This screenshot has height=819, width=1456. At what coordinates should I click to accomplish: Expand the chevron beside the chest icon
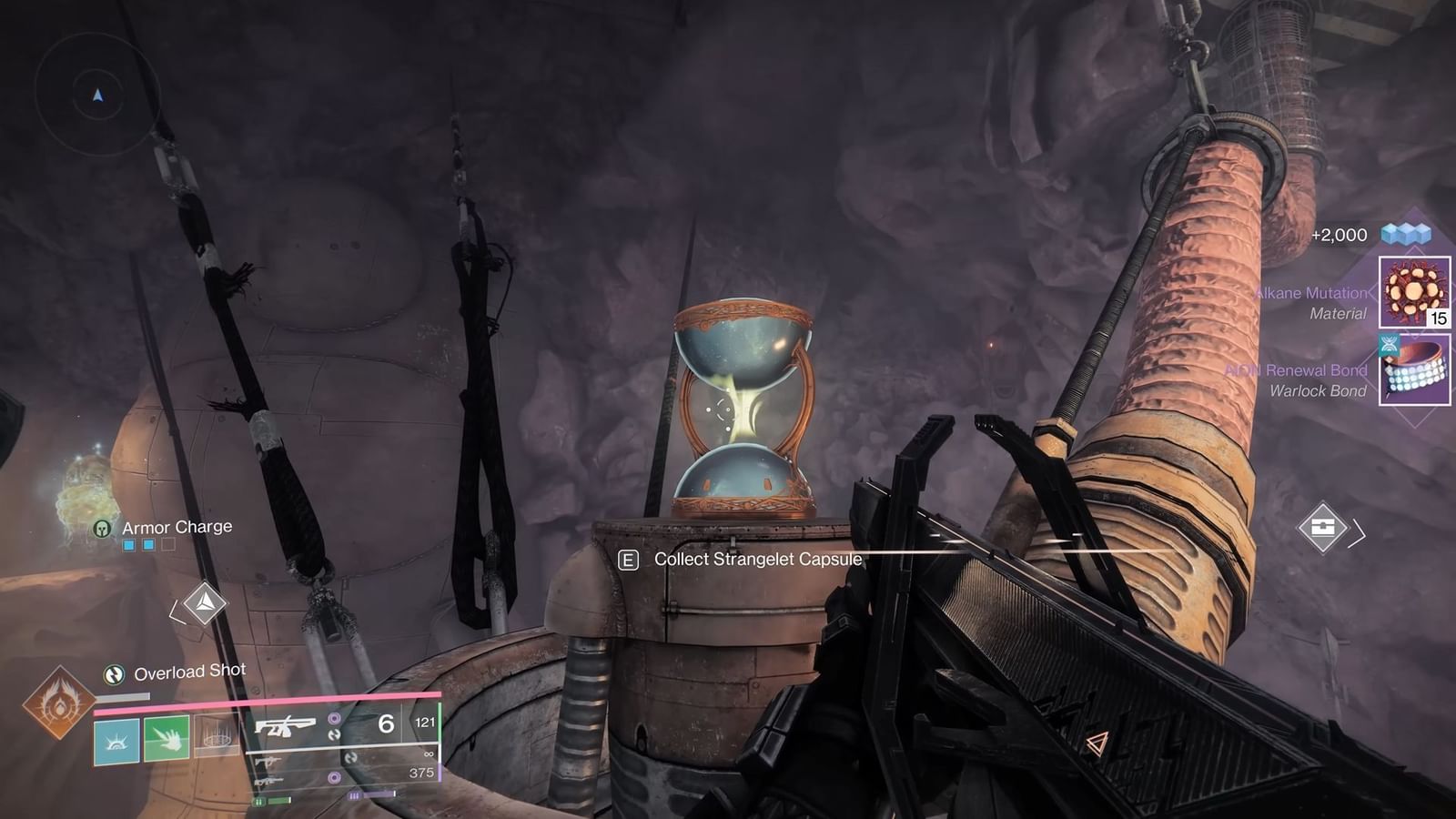pos(1360,532)
